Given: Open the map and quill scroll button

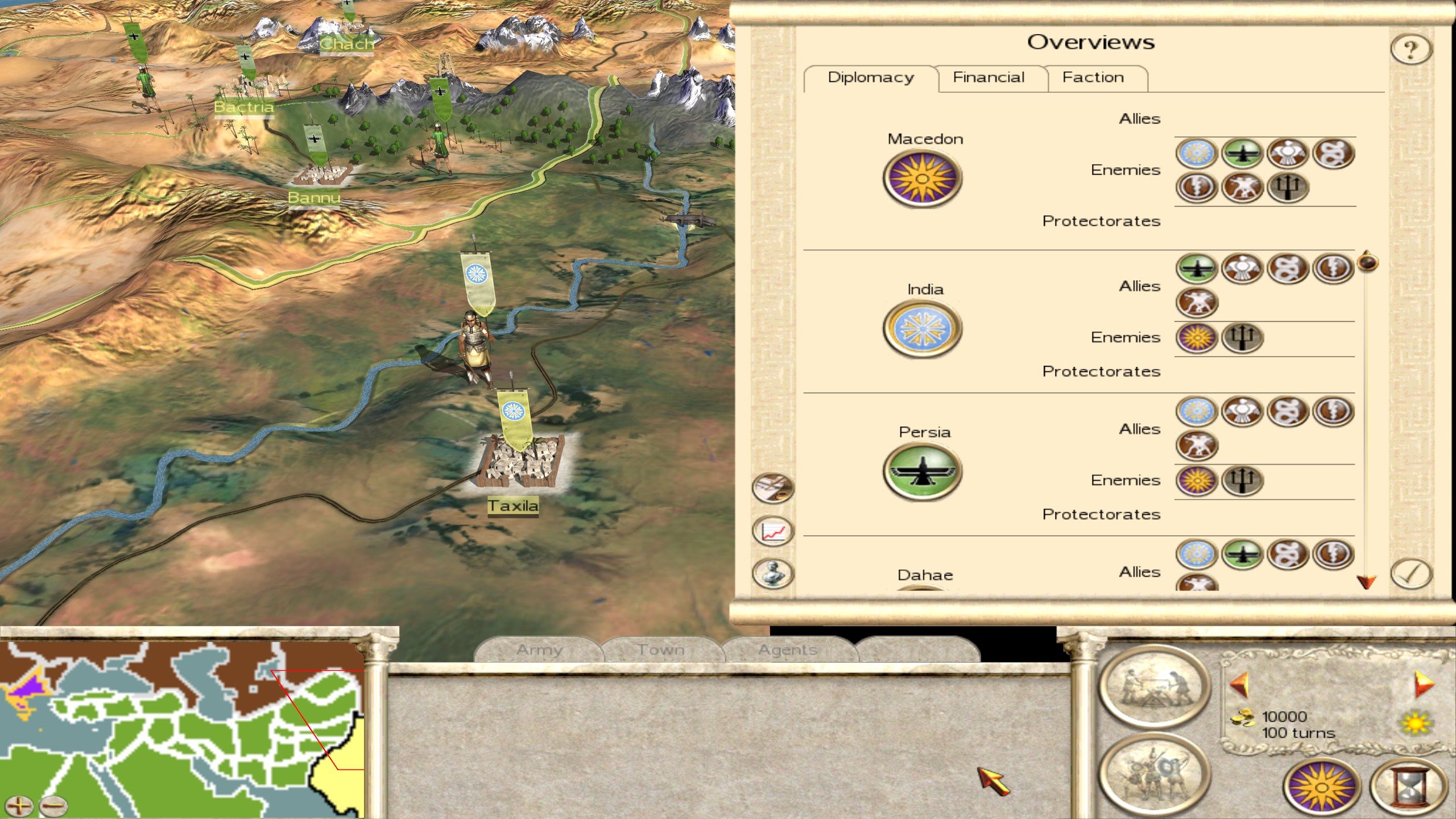Looking at the screenshot, I should tap(772, 488).
